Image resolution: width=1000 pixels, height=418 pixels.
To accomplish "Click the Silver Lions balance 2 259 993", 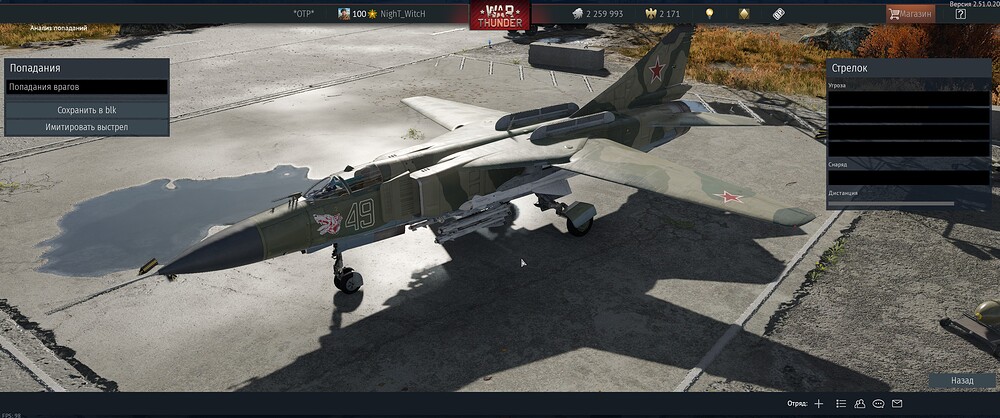I will [597, 14].
